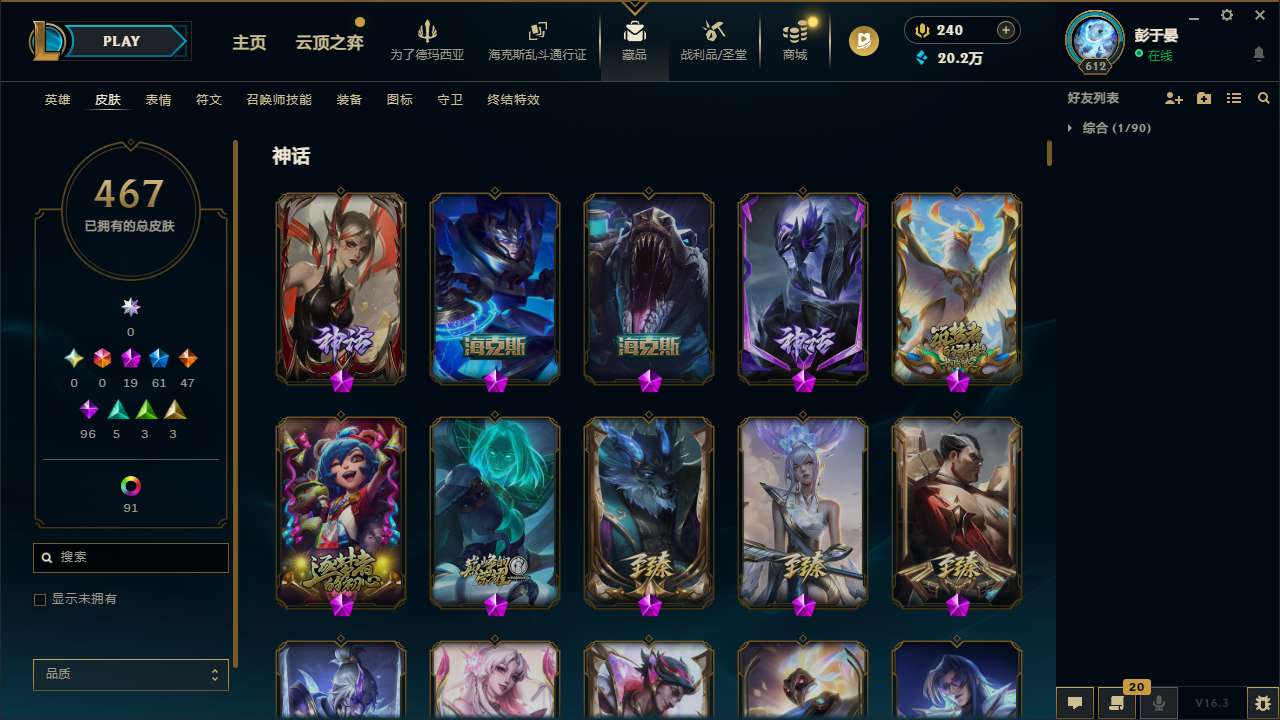Switch to the 英雄 tab

coord(57,100)
